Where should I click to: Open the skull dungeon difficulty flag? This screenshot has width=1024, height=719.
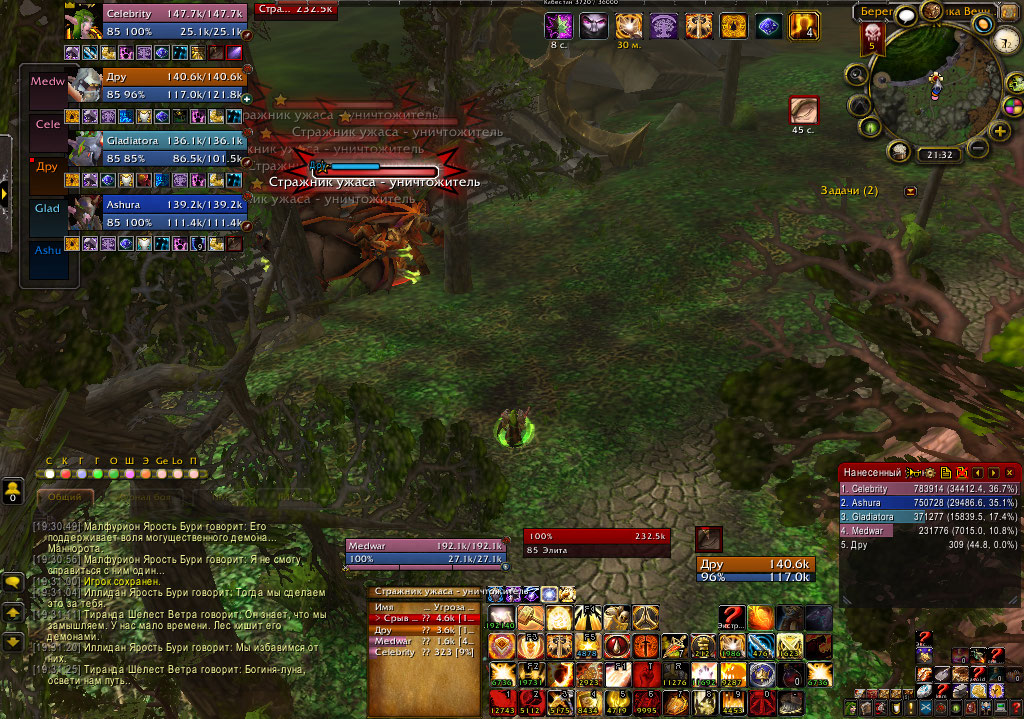[871, 38]
